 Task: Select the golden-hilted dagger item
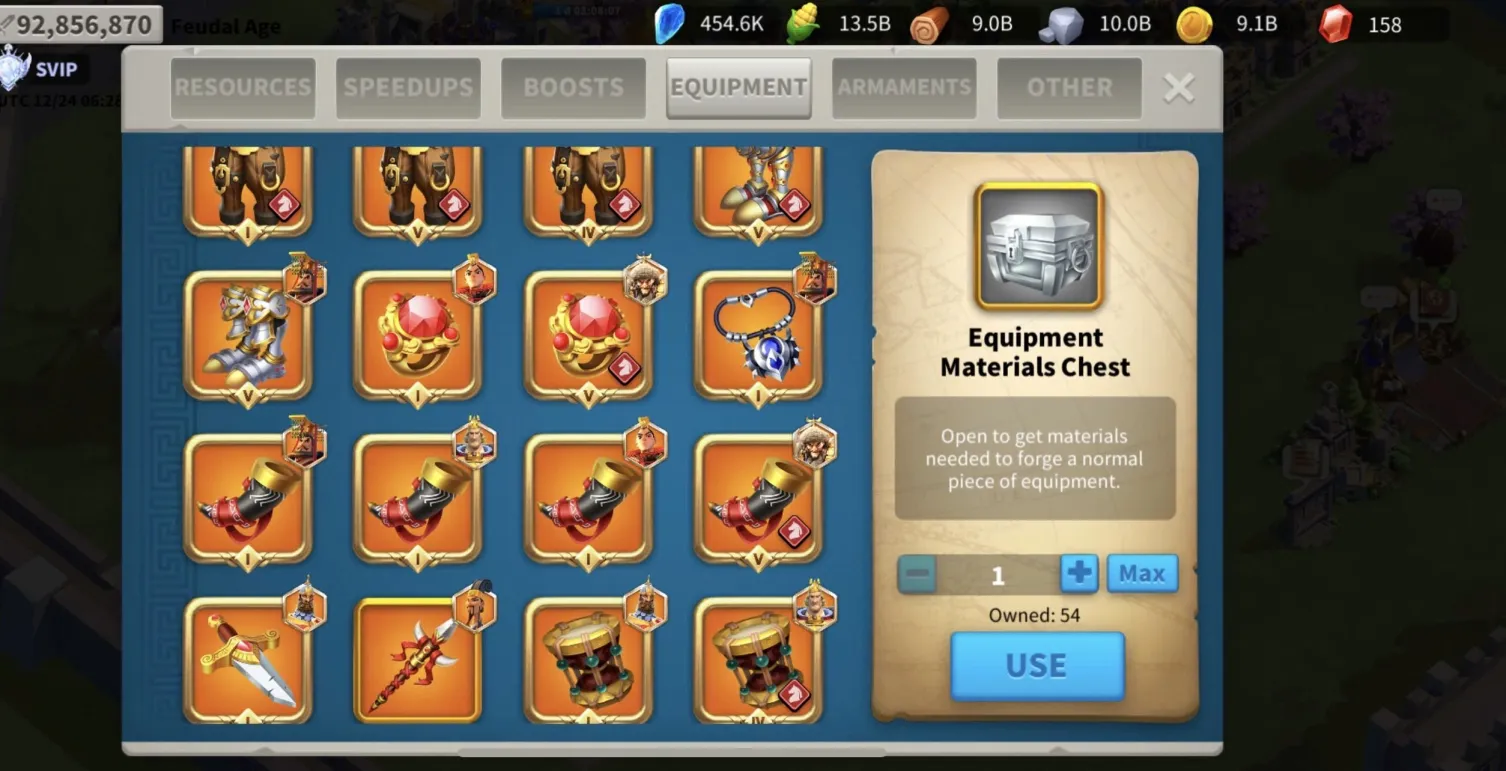(247, 660)
